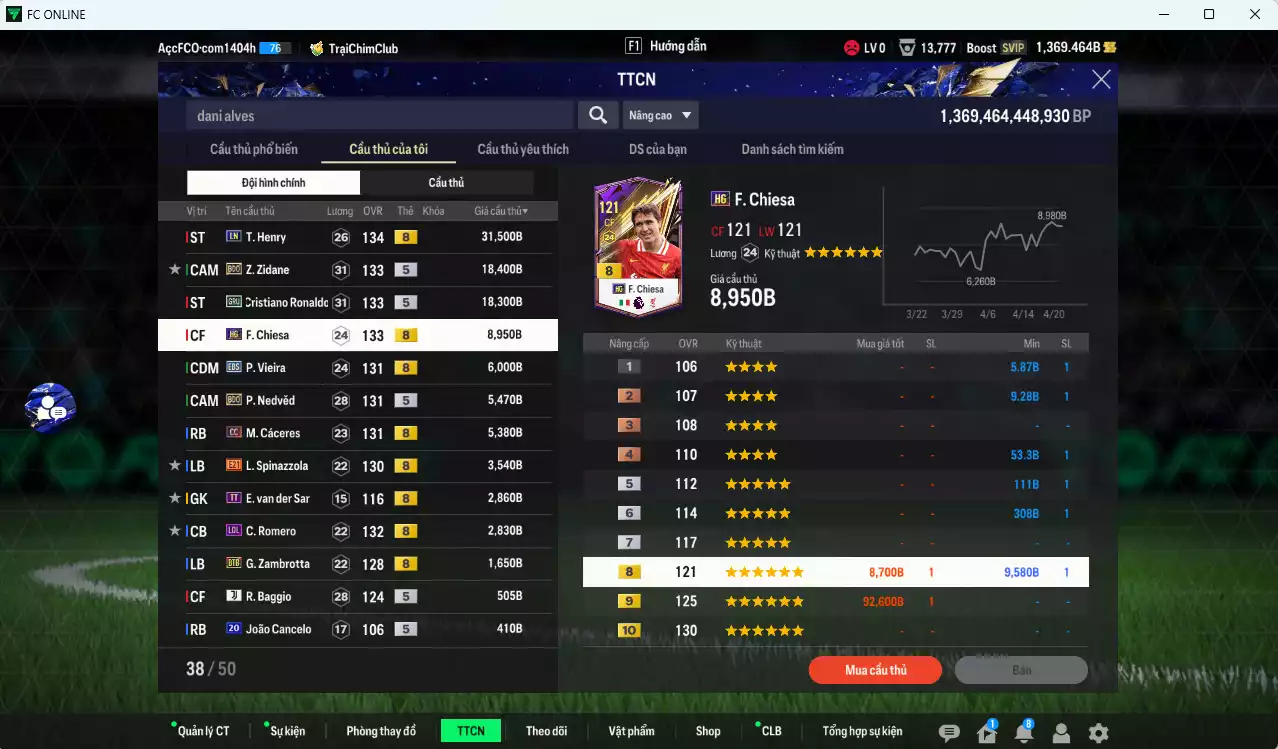The height and width of the screenshot is (749, 1278).
Task: Open Phòng thay đồ from bottom menu
Action: click(381, 731)
